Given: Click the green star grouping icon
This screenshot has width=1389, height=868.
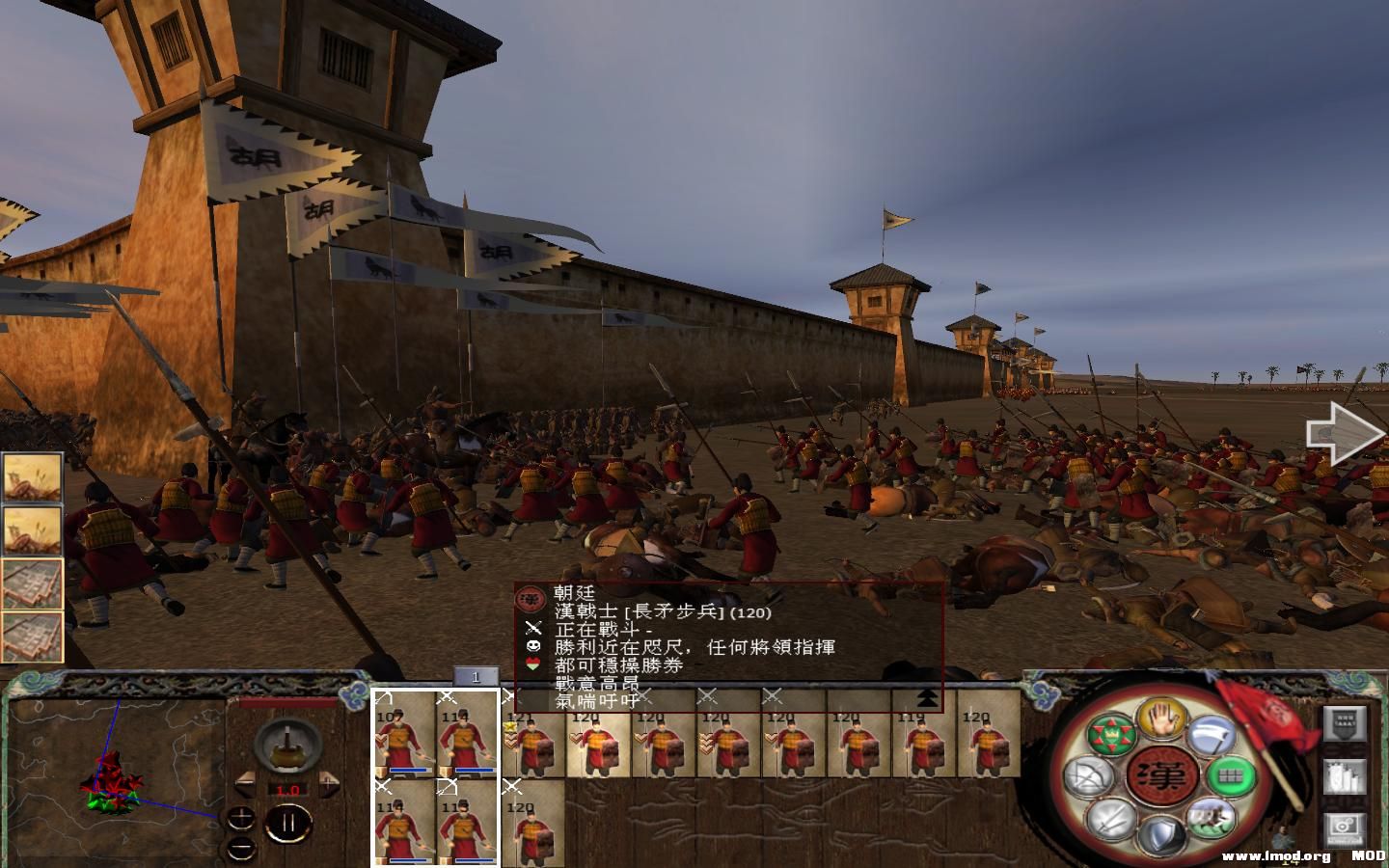Looking at the screenshot, I should [x=1112, y=734].
